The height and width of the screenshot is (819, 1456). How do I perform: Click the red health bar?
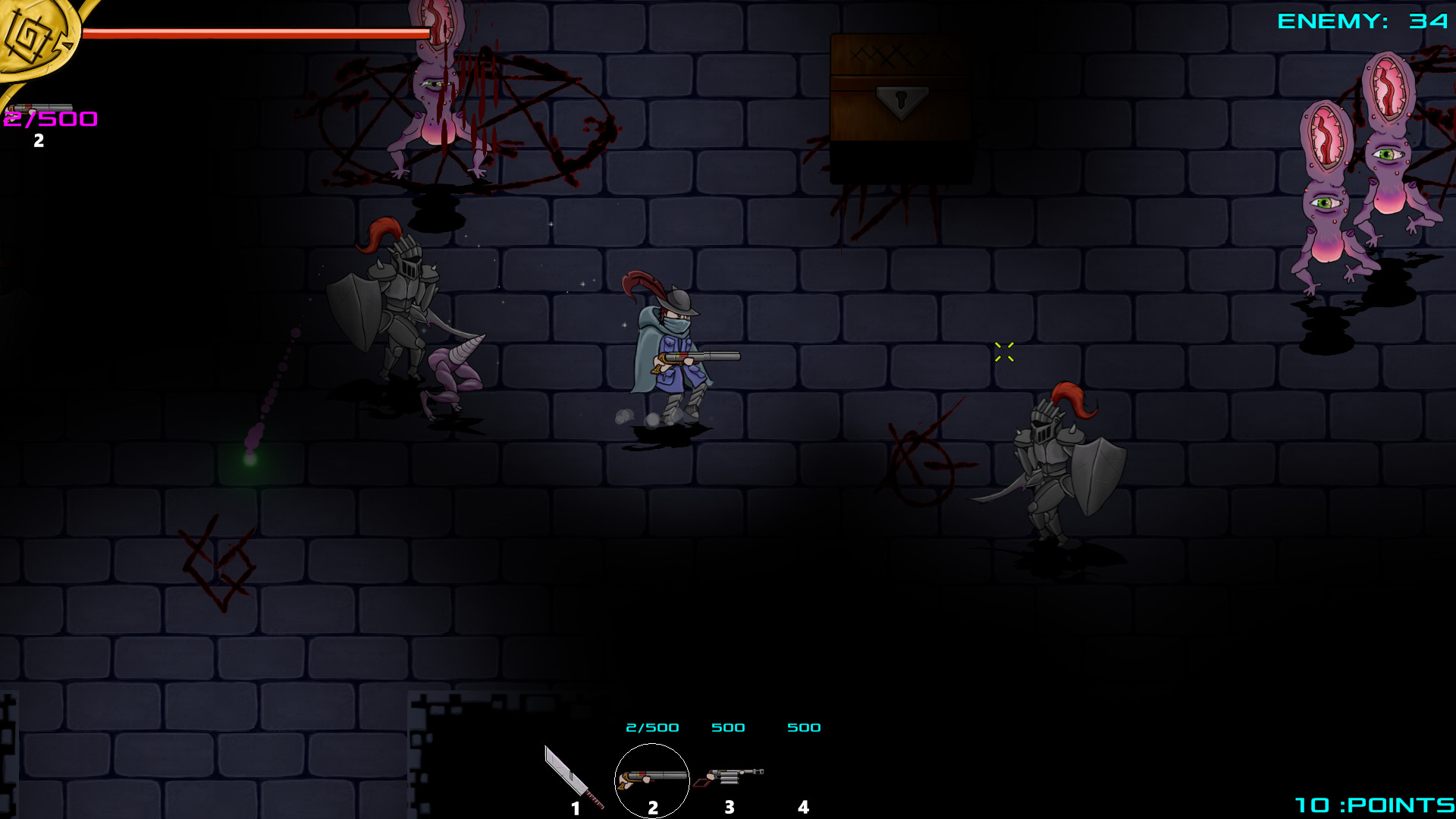coord(250,32)
